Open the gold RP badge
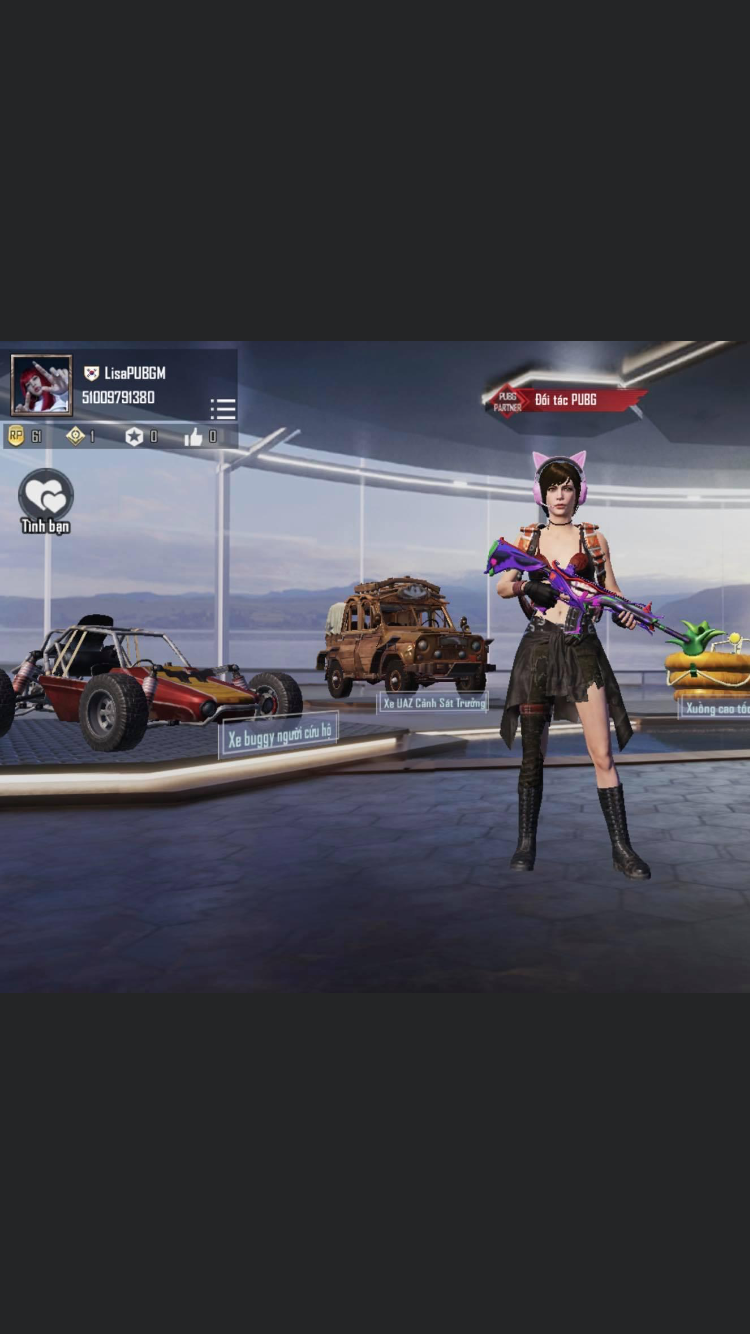This screenshot has width=750, height=1334. point(16,436)
